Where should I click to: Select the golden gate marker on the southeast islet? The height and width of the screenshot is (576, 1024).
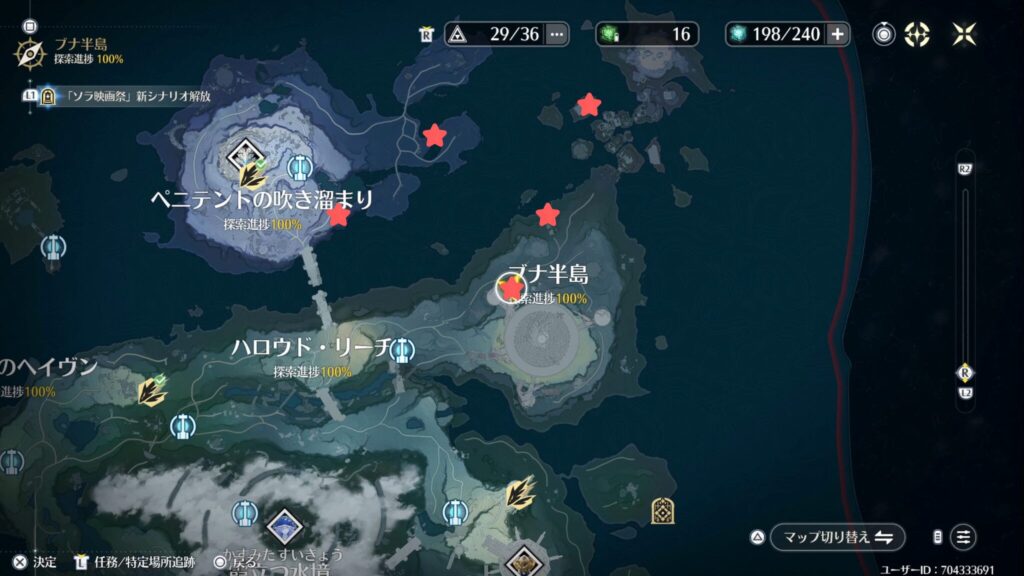click(662, 510)
